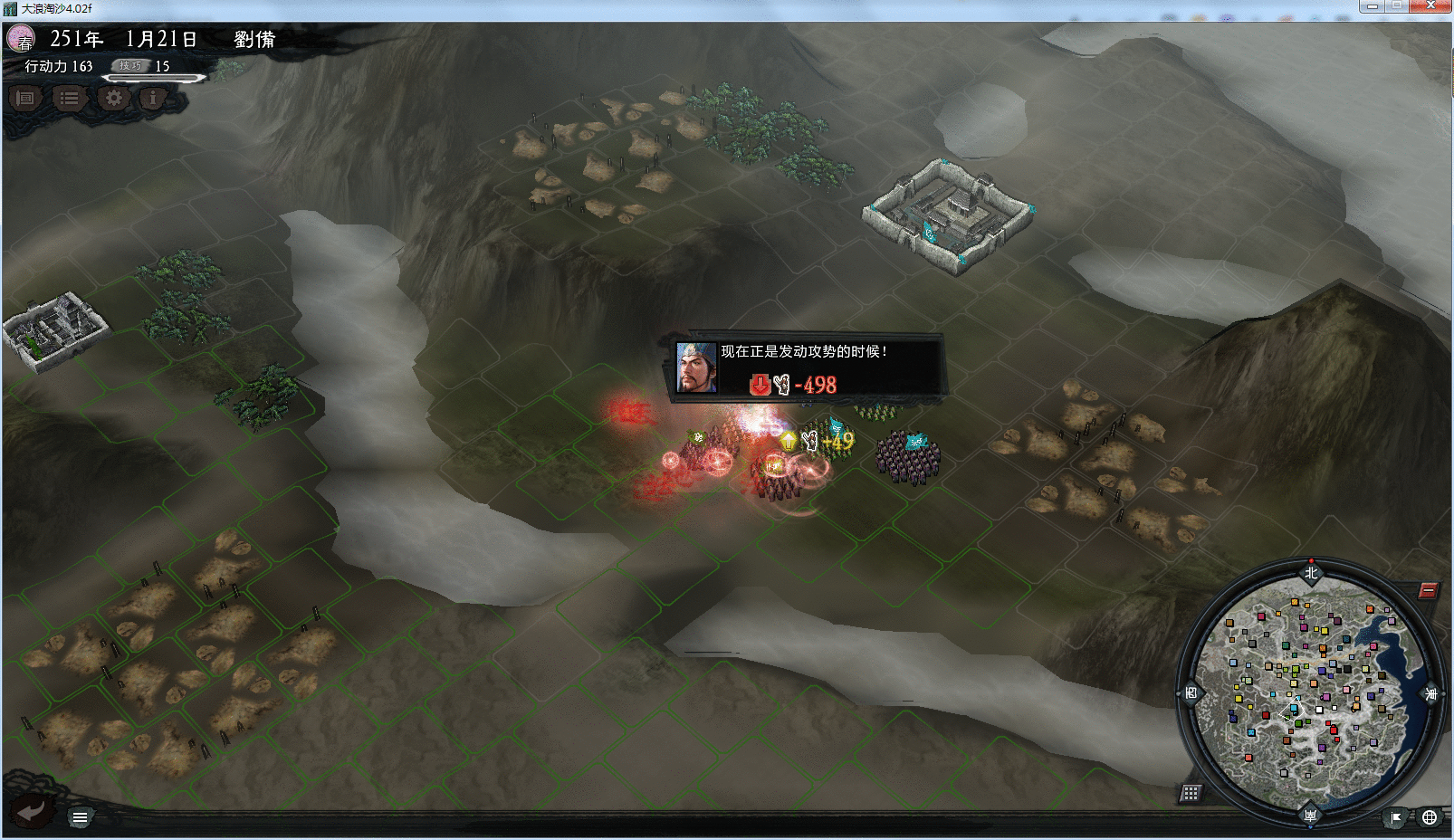Image resolution: width=1454 pixels, height=840 pixels.
Task: Toggle the grid overlay button
Action: (x=1191, y=793)
